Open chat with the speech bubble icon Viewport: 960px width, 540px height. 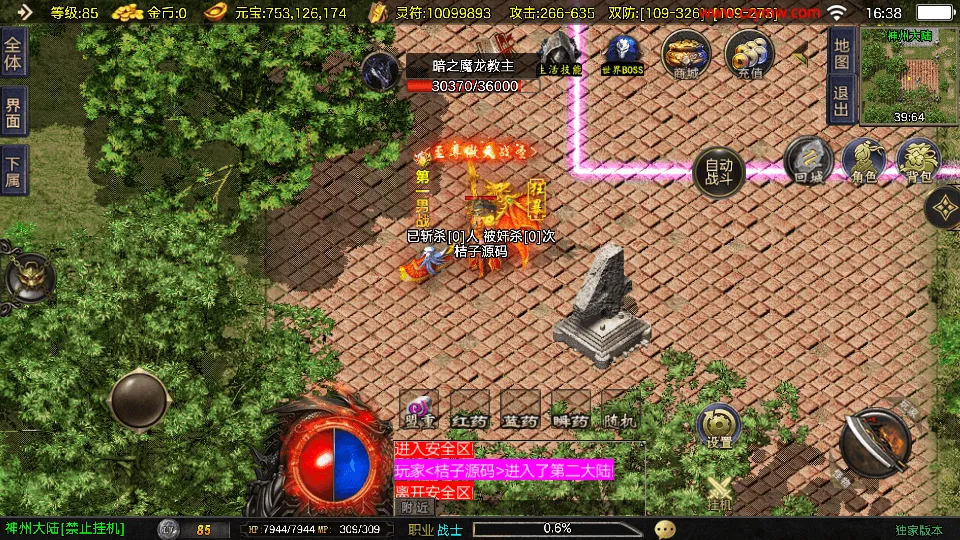665,528
